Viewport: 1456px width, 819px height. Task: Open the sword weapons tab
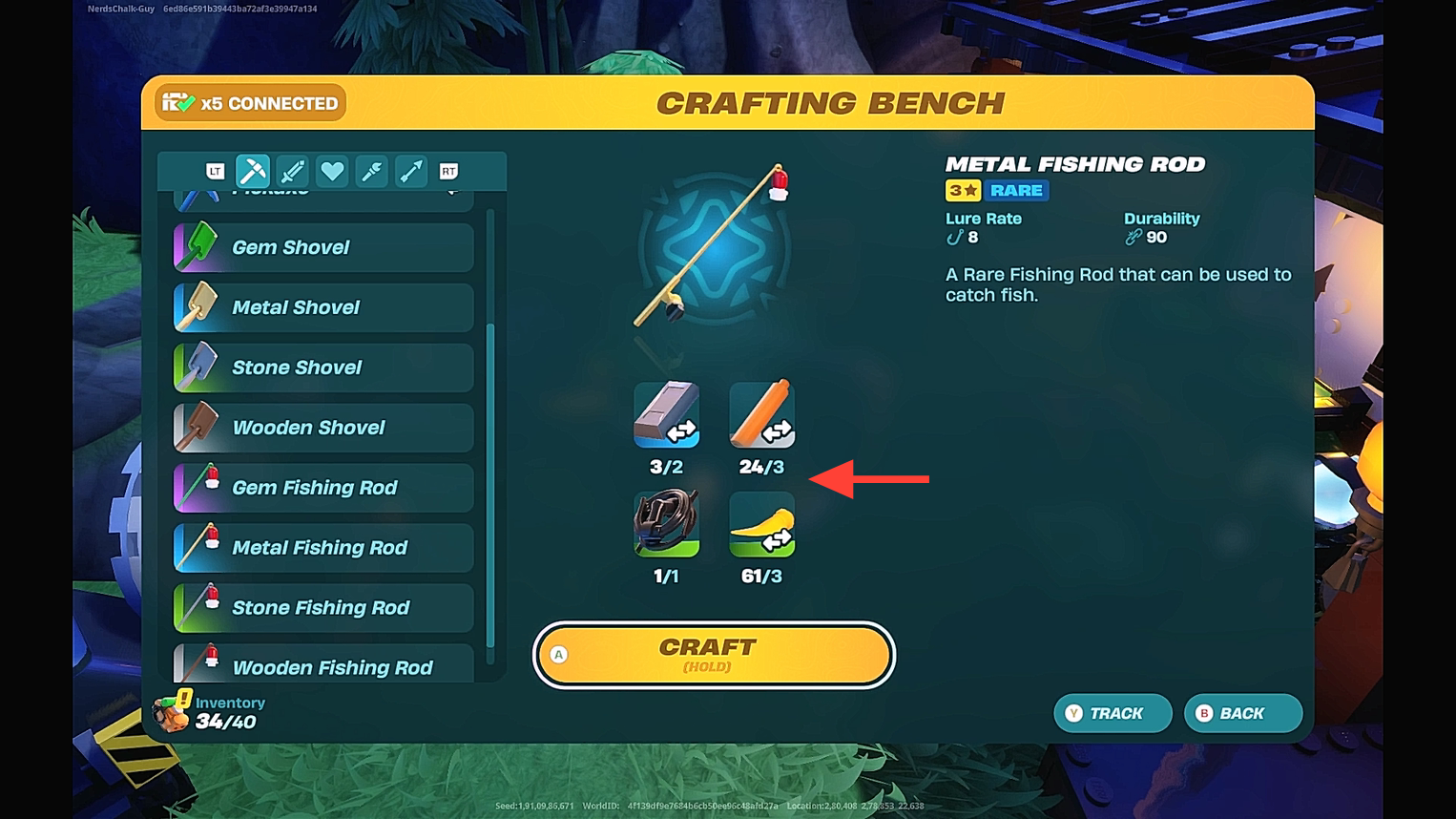[292, 172]
